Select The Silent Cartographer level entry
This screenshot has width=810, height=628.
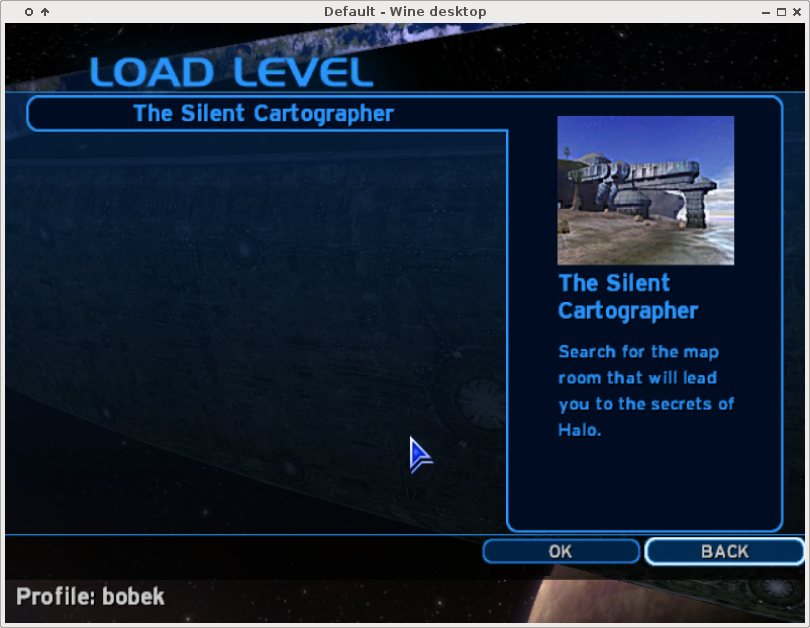(264, 114)
